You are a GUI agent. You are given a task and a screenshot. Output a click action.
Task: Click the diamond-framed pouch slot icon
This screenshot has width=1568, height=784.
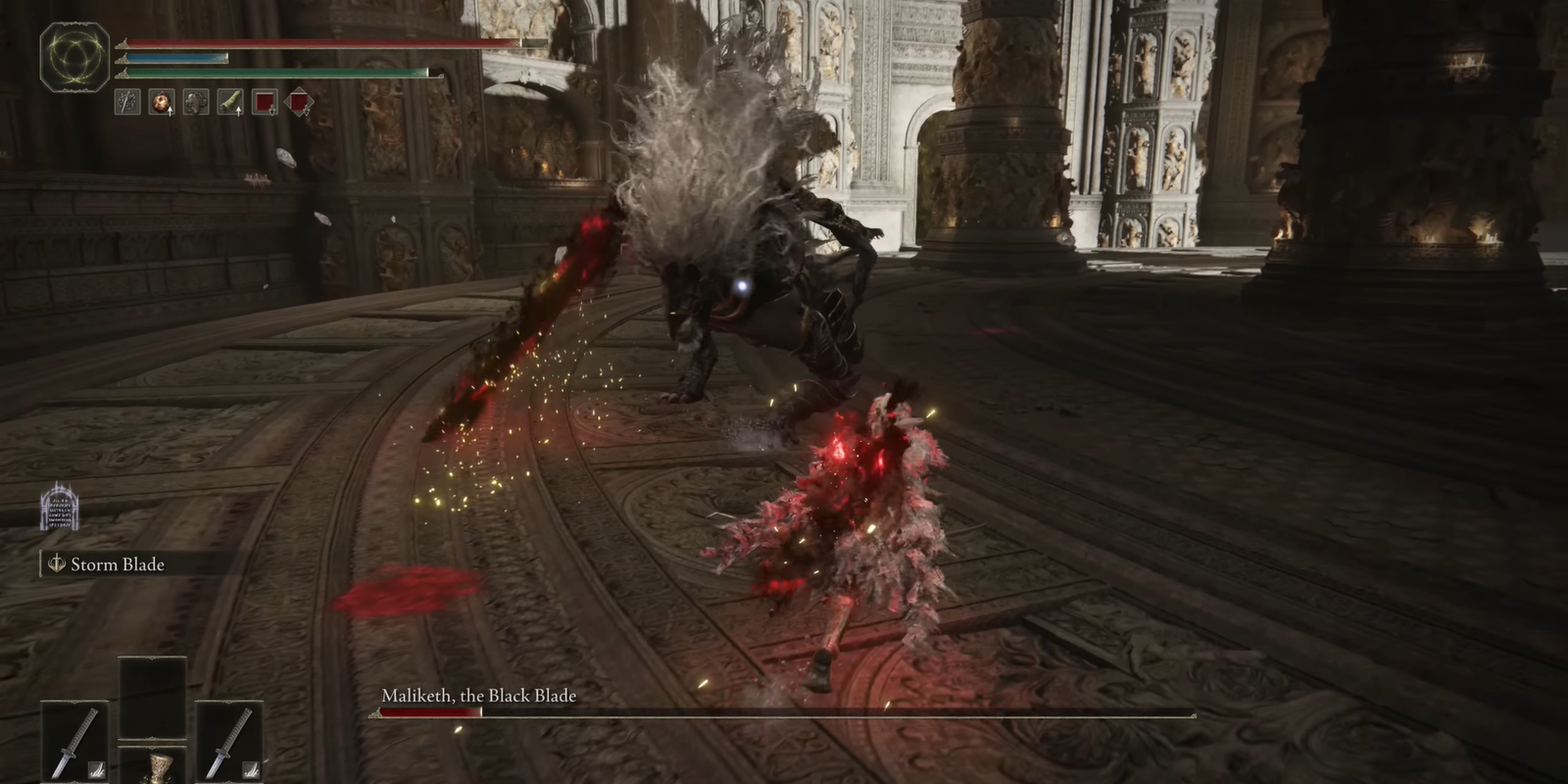298,101
